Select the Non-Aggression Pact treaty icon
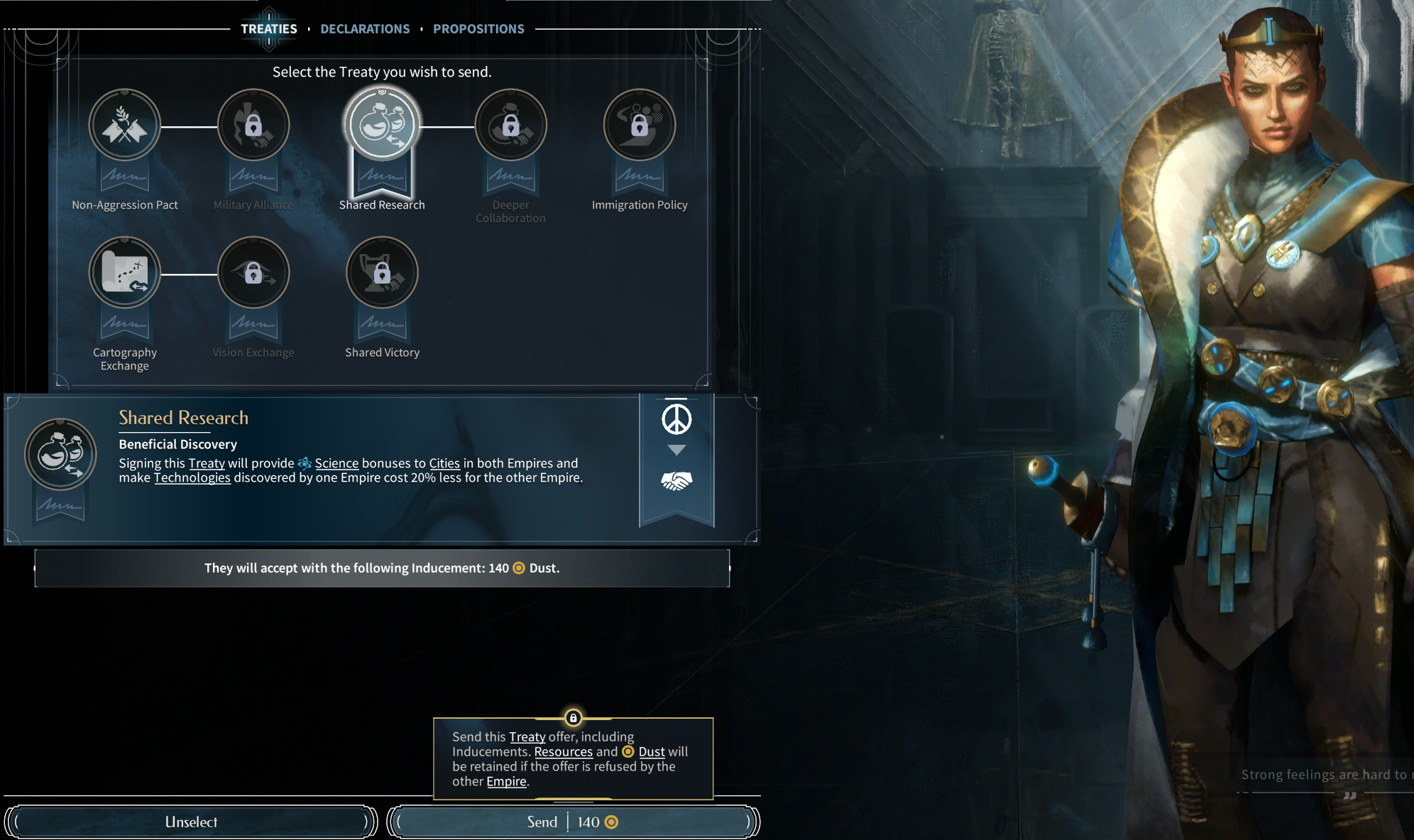Image resolution: width=1414 pixels, height=840 pixels. point(124,124)
